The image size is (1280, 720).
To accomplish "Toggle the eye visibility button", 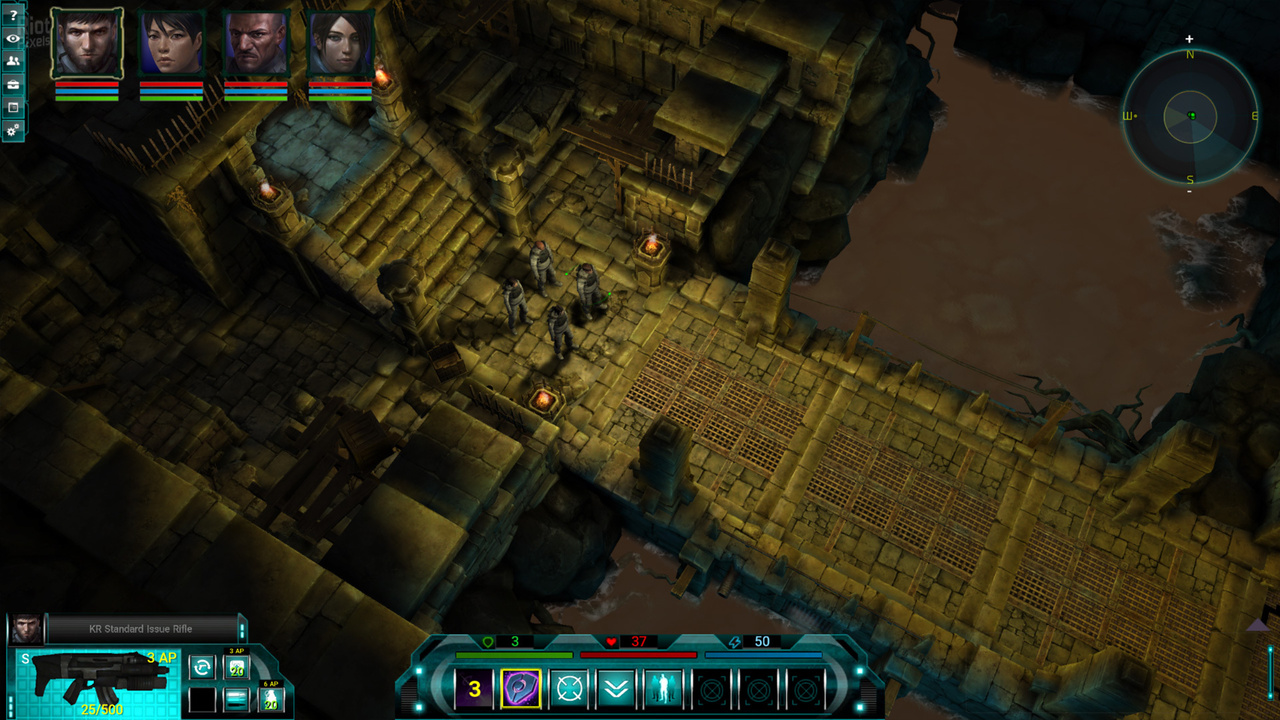I will [x=13, y=39].
